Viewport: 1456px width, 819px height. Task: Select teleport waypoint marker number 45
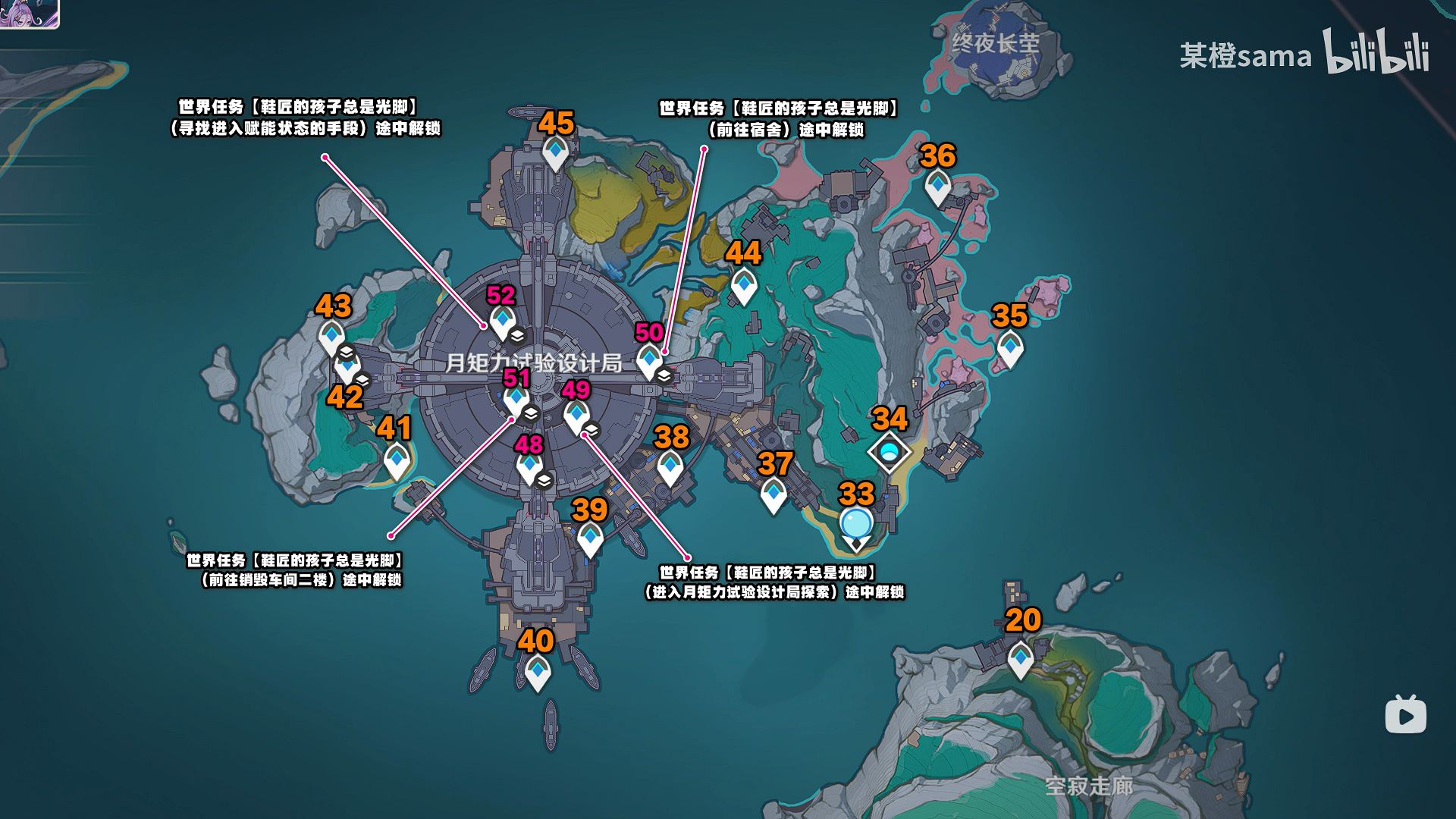(x=555, y=152)
